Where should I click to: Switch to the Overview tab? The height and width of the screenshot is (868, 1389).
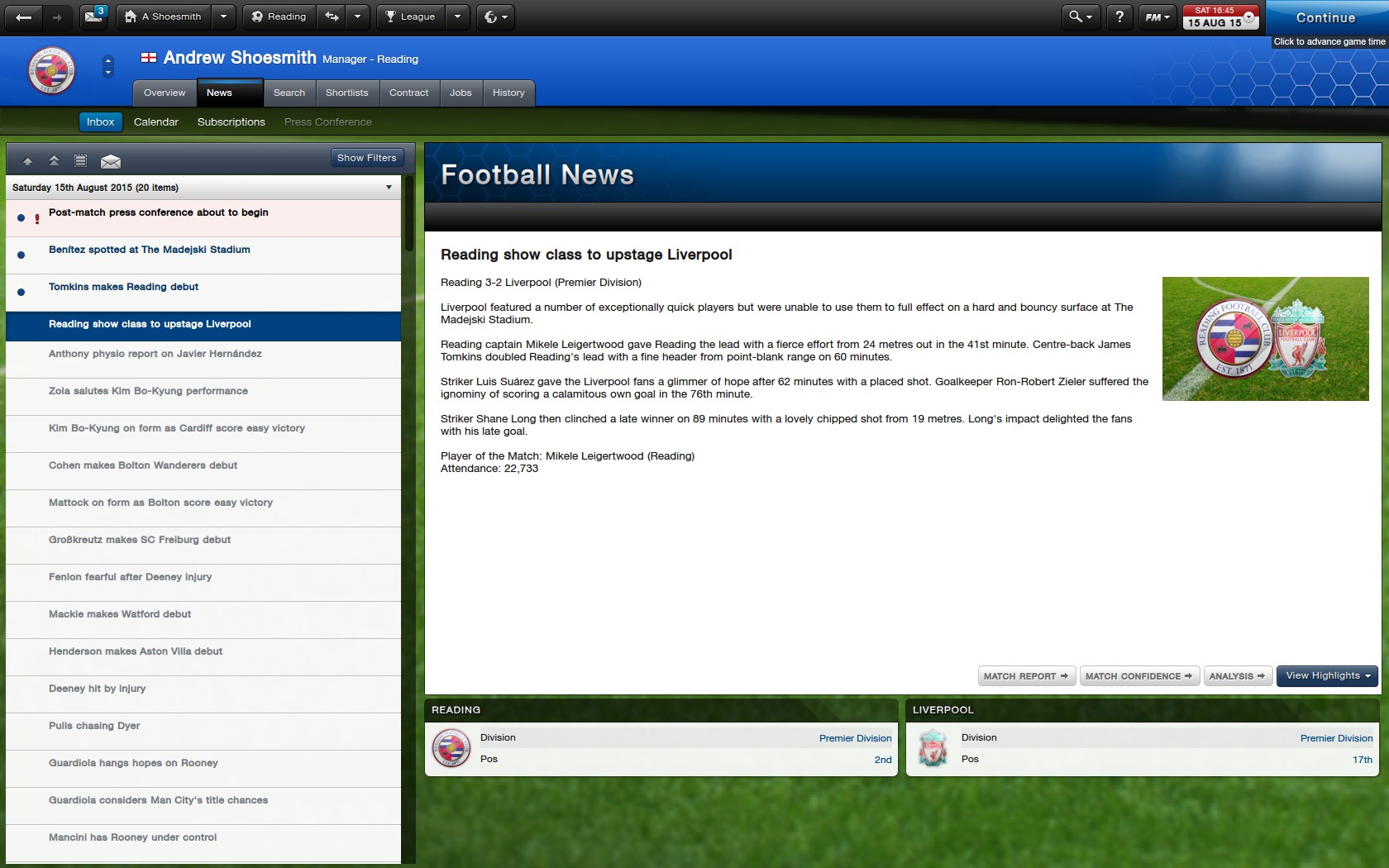pyautogui.click(x=165, y=93)
